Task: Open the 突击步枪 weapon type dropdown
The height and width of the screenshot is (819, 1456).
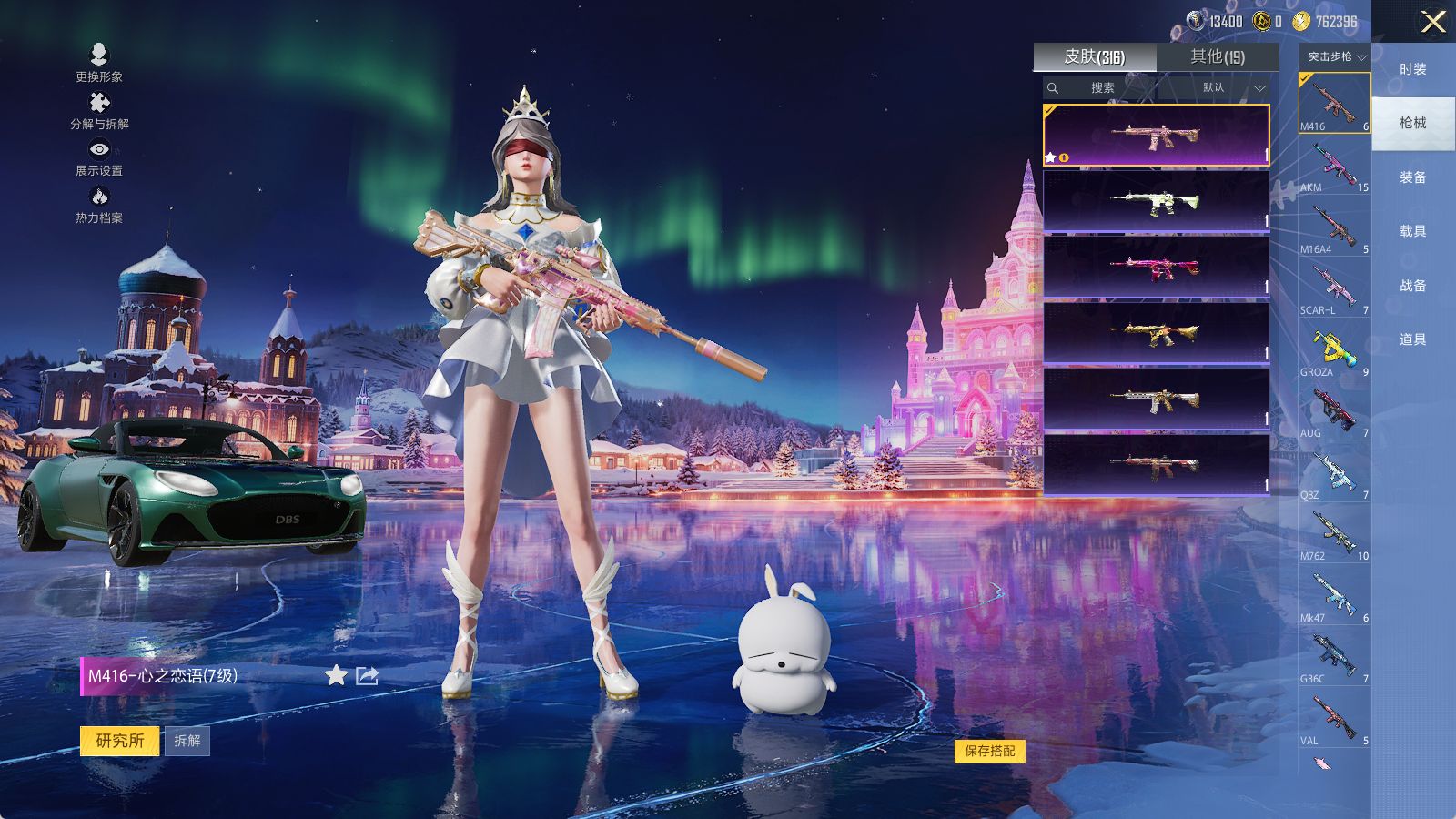Action: pos(1335,57)
